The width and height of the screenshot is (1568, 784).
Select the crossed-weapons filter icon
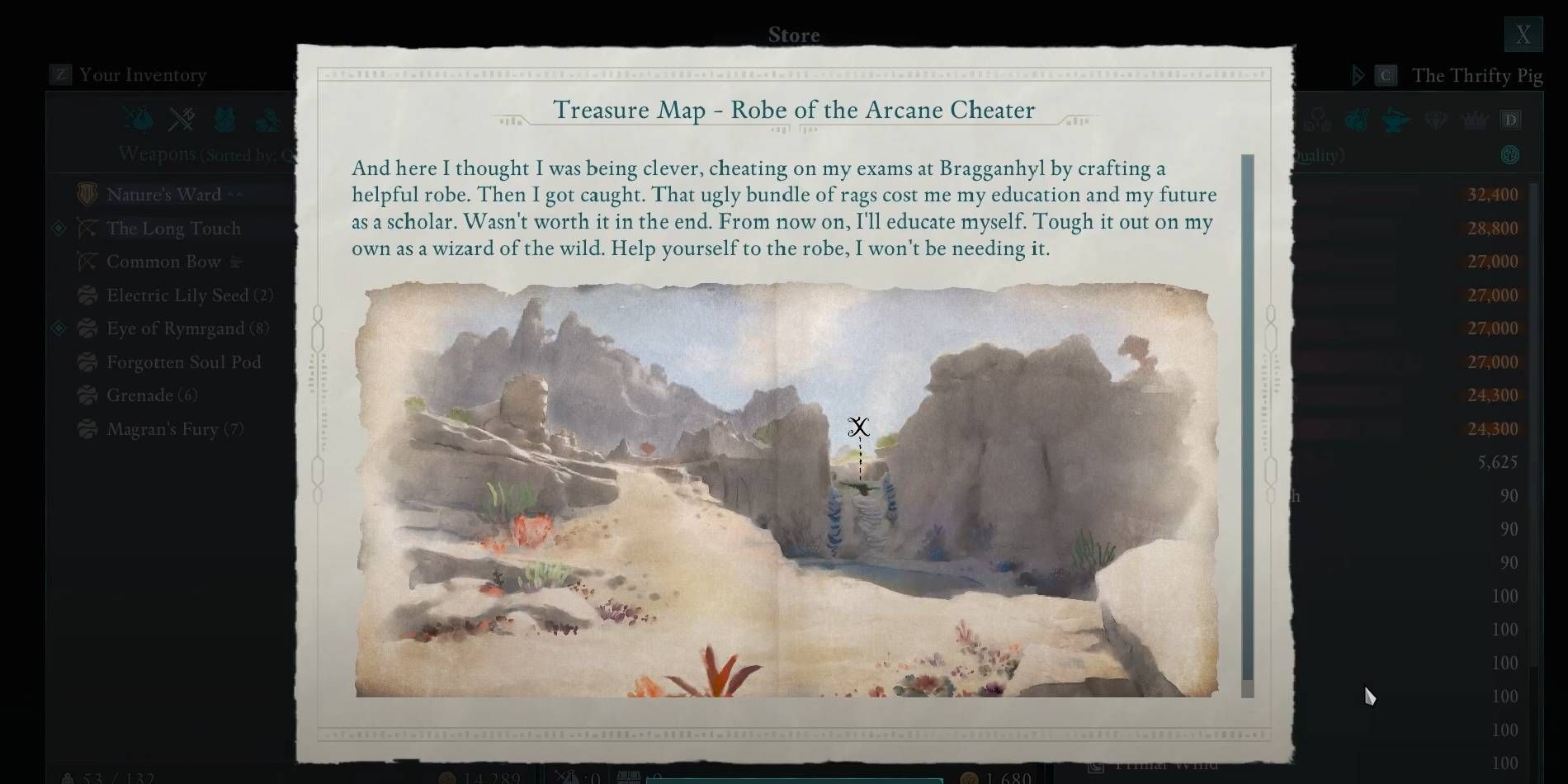coord(182,120)
